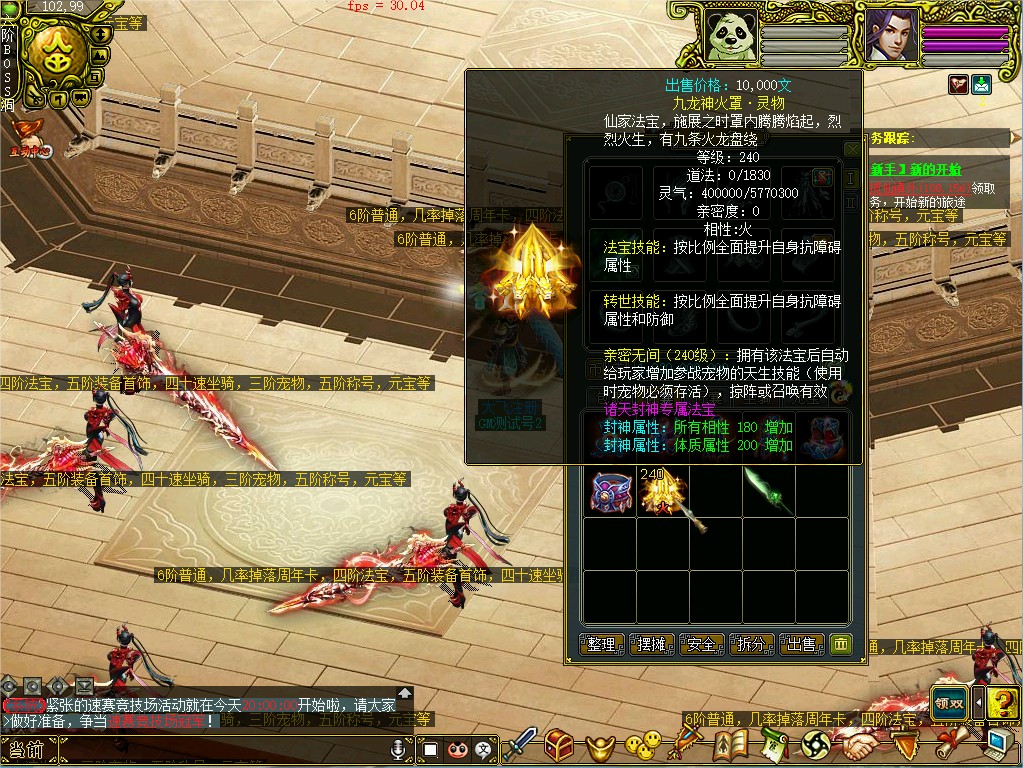Click the handshake icon on the toolbar
The height and width of the screenshot is (768, 1023).
pyautogui.click(x=856, y=745)
